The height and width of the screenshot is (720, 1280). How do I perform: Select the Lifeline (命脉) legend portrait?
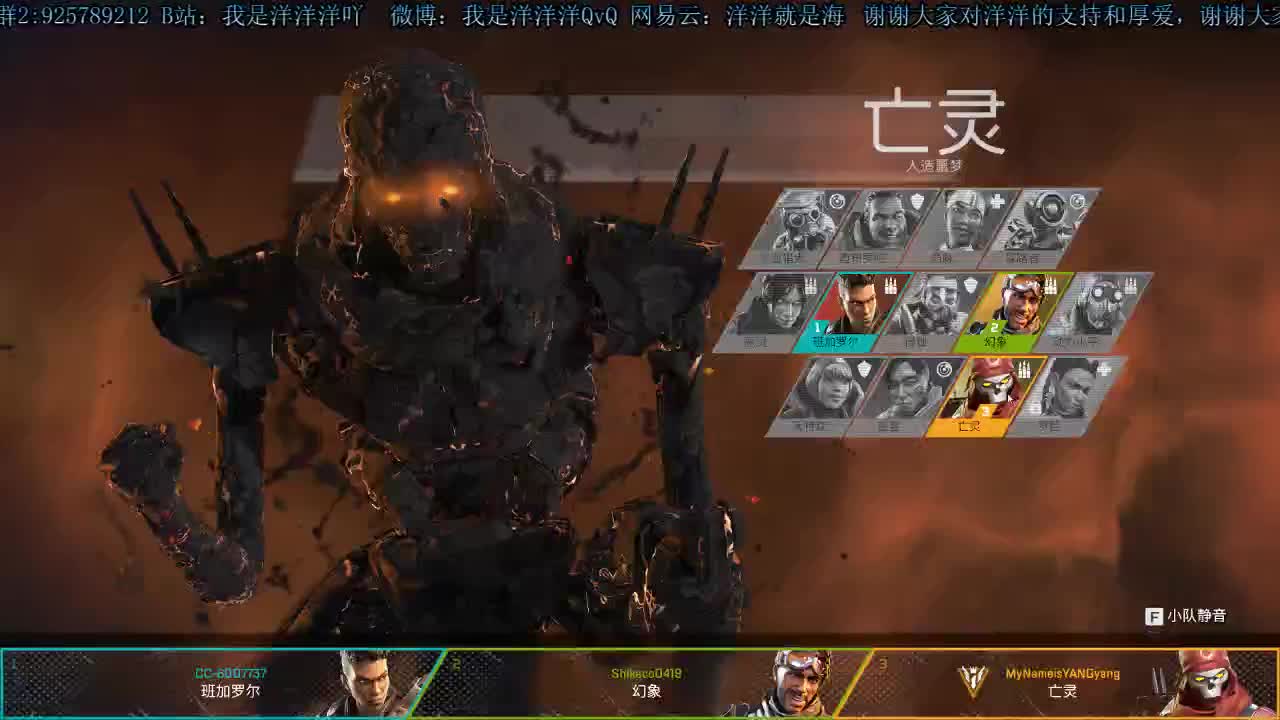pos(962,228)
